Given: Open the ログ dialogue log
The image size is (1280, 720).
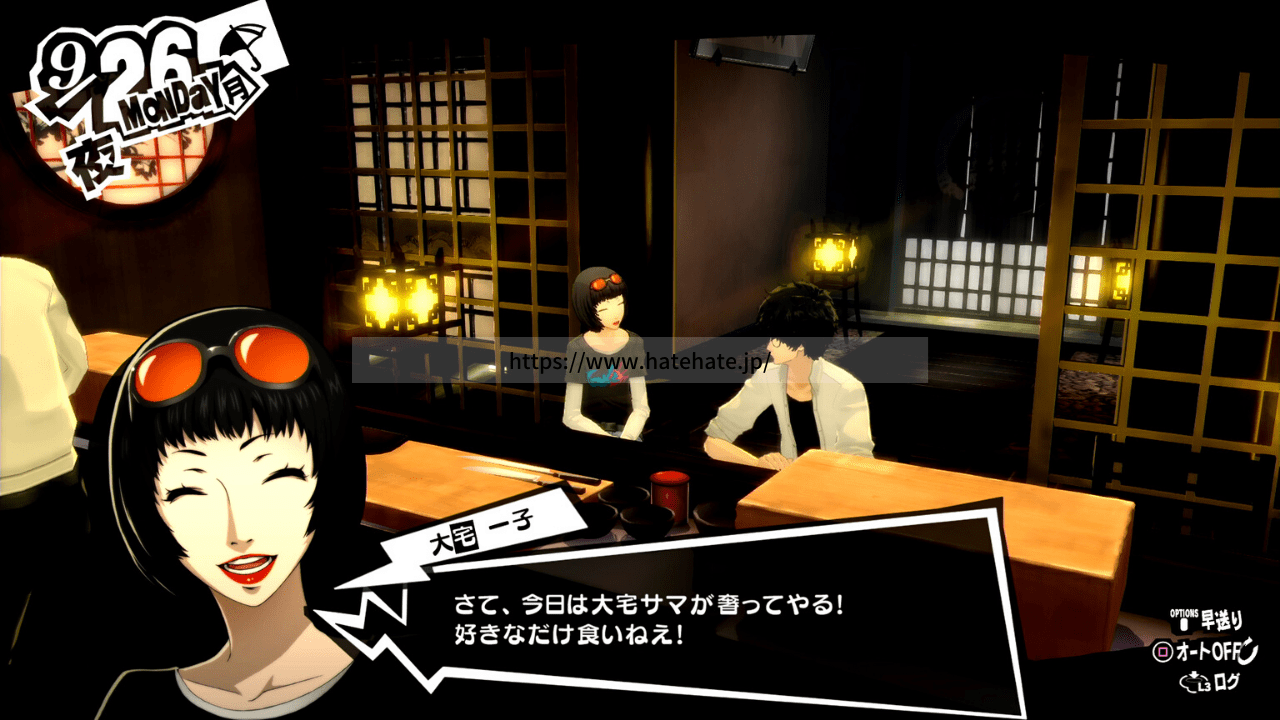Looking at the screenshot, I should pyautogui.click(x=1228, y=681).
